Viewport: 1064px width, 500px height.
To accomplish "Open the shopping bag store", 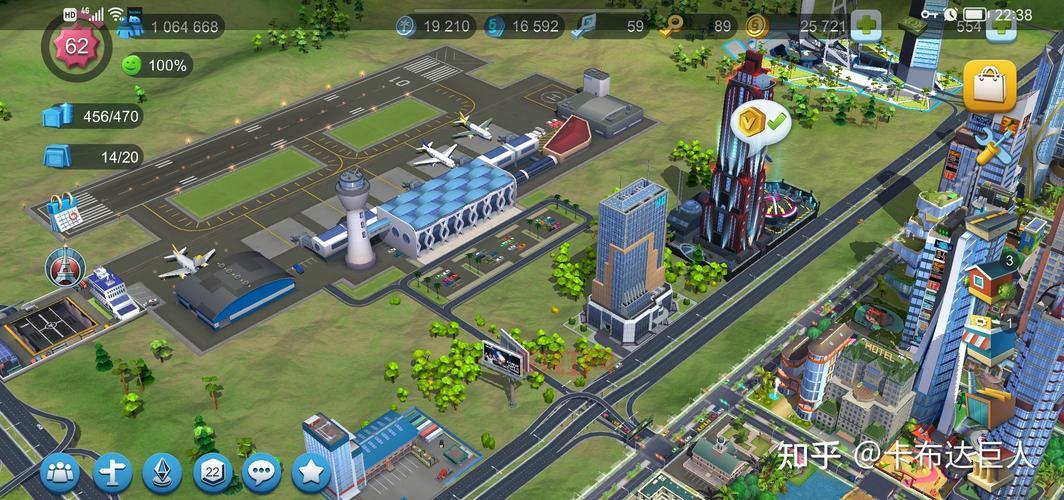I will 988,87.
